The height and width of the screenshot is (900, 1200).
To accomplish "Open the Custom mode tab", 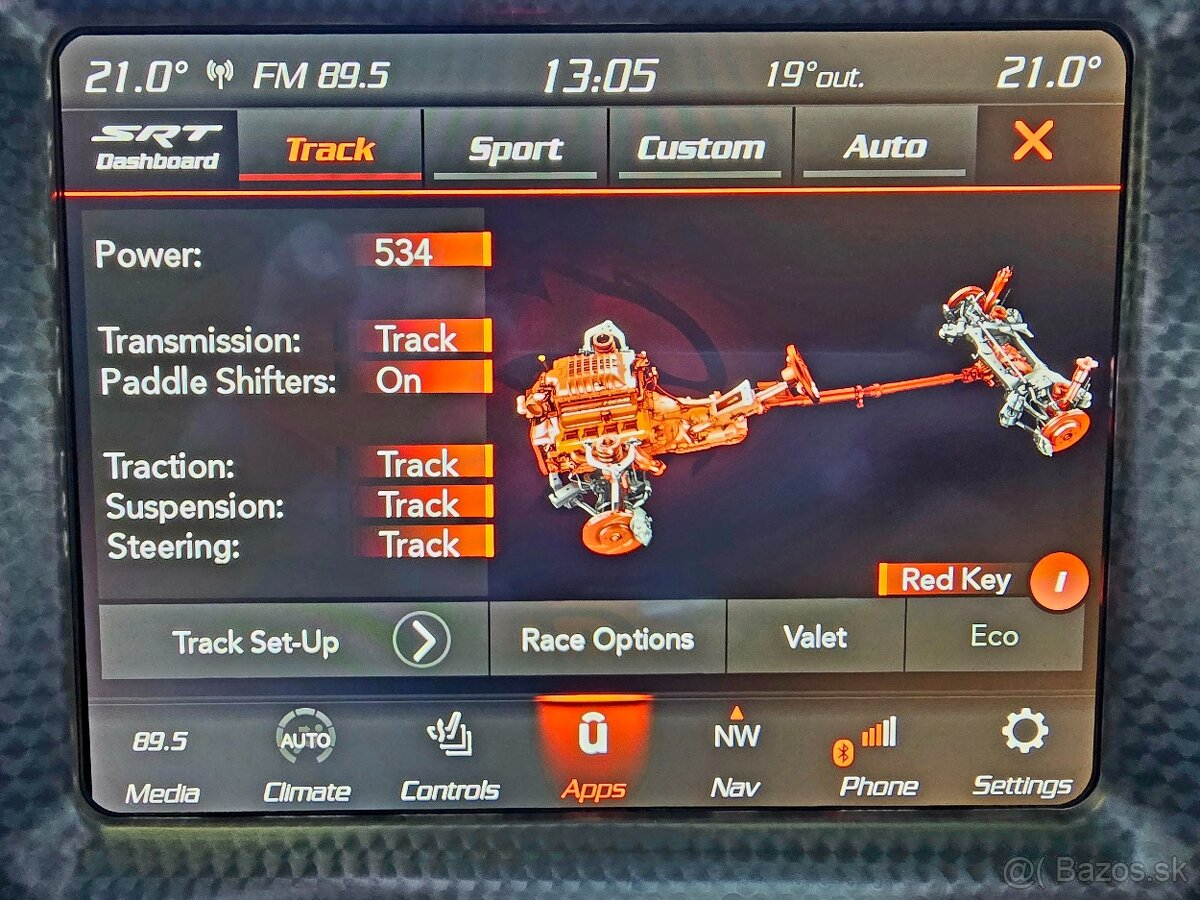I will click(700, 149).
